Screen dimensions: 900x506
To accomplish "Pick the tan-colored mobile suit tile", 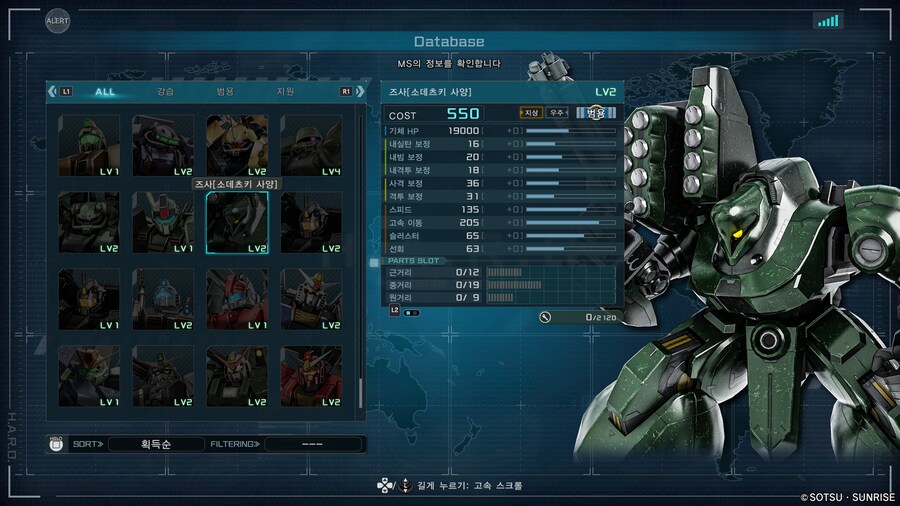I will [237, 146].
